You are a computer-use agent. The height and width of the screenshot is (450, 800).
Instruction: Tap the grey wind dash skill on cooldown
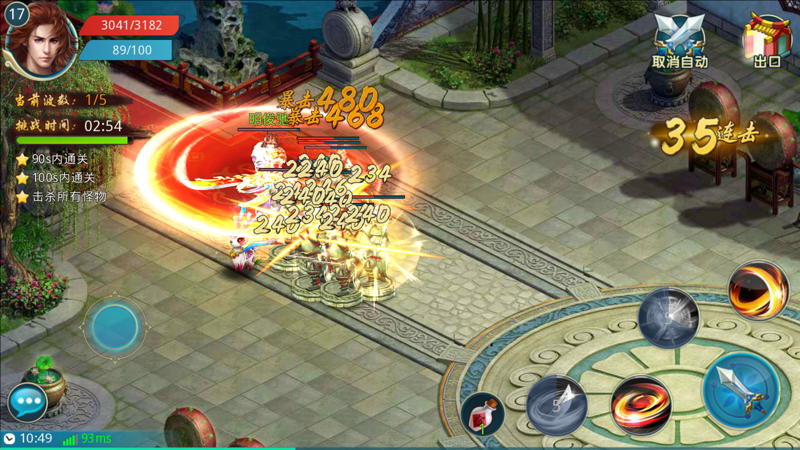point(557,403)
